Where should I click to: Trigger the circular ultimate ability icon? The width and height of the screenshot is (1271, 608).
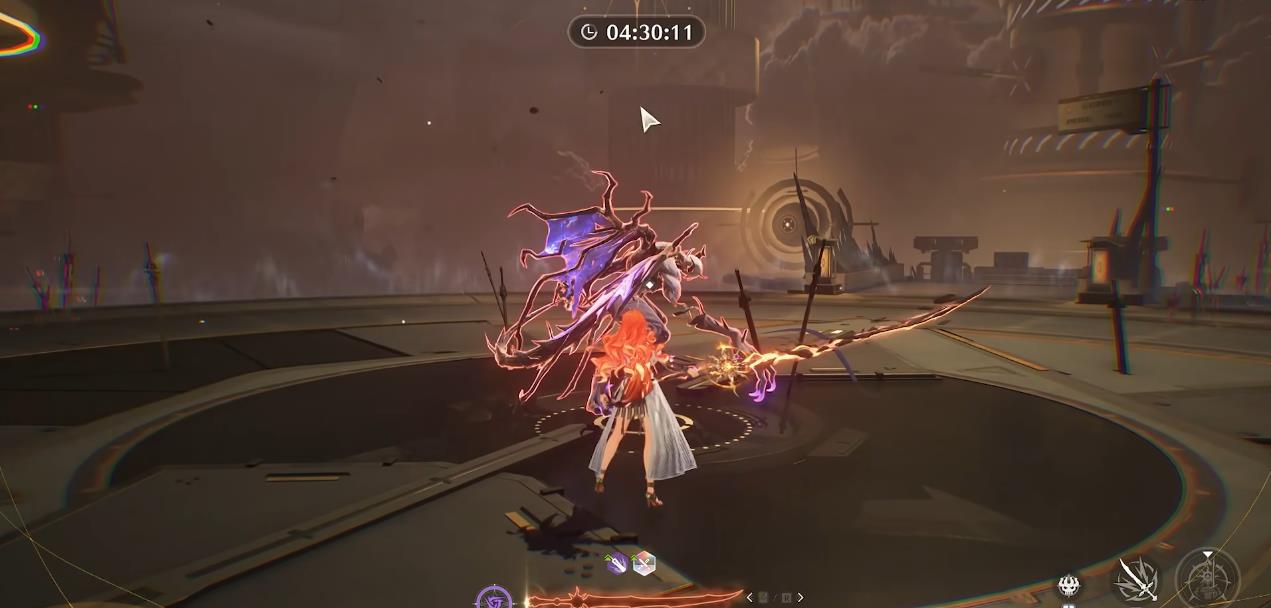1208,580
